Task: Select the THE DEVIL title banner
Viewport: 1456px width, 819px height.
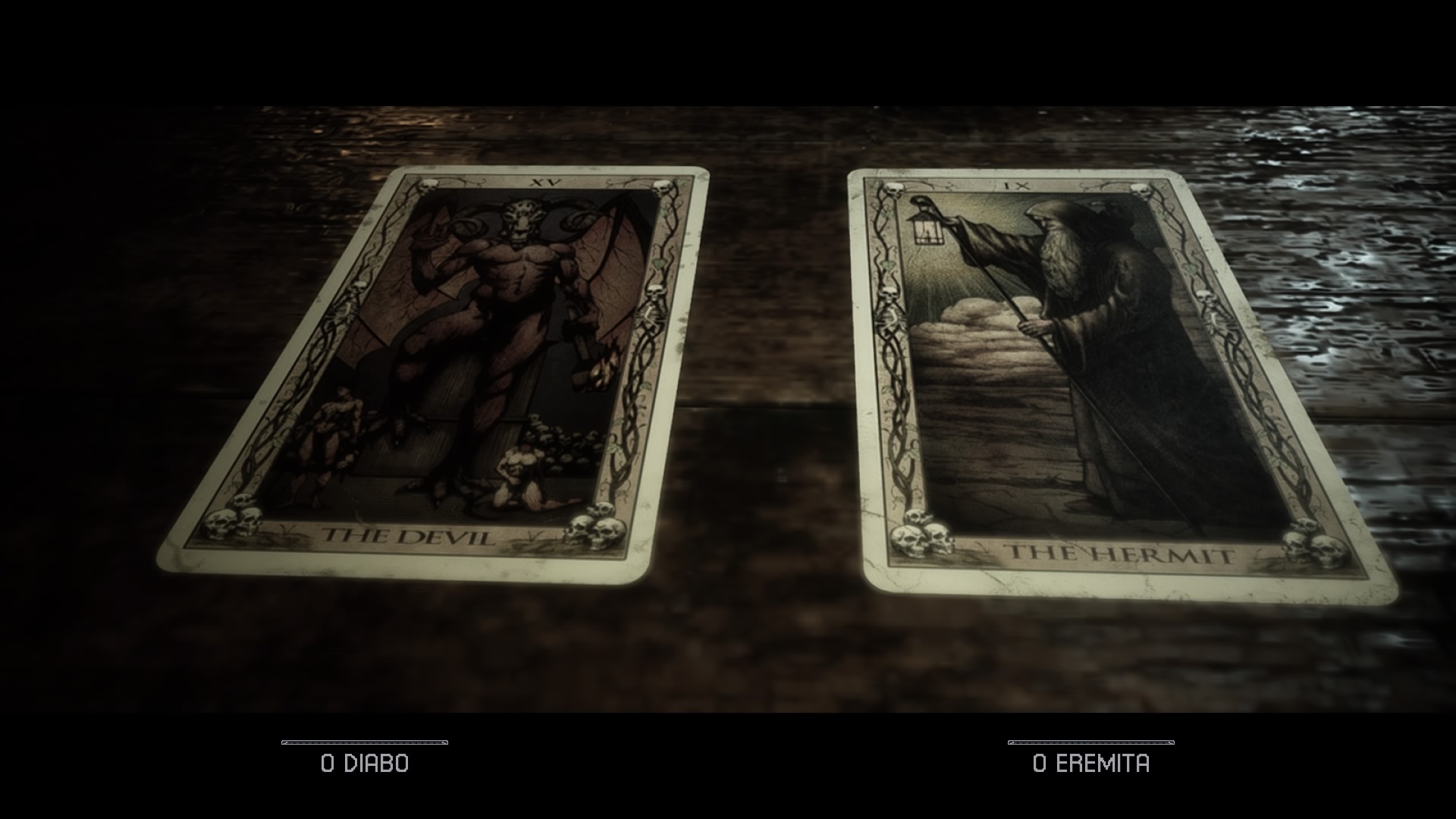Action: [407, 534]
